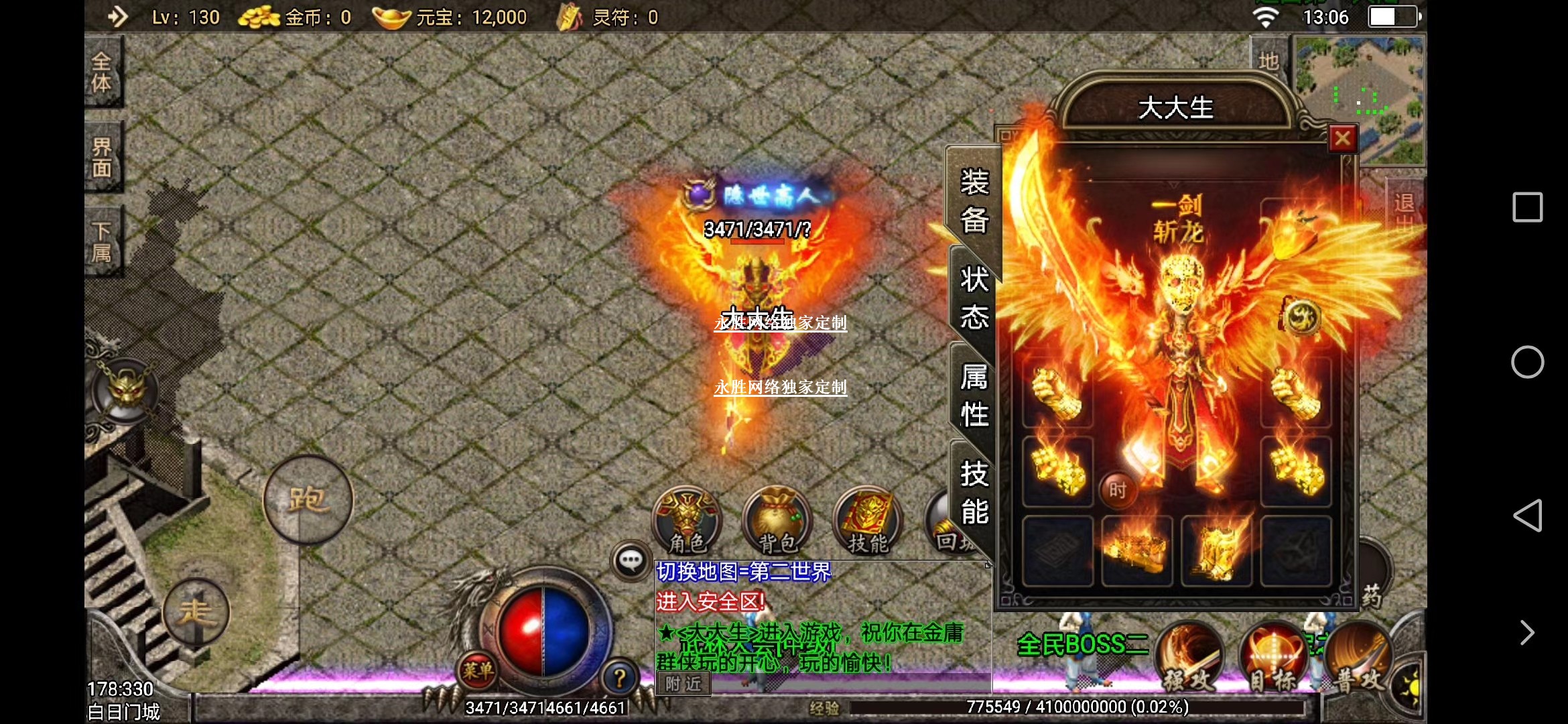
Task: Activate the 强攻 strong attack skill
Action: click(x=1189, y=658)
